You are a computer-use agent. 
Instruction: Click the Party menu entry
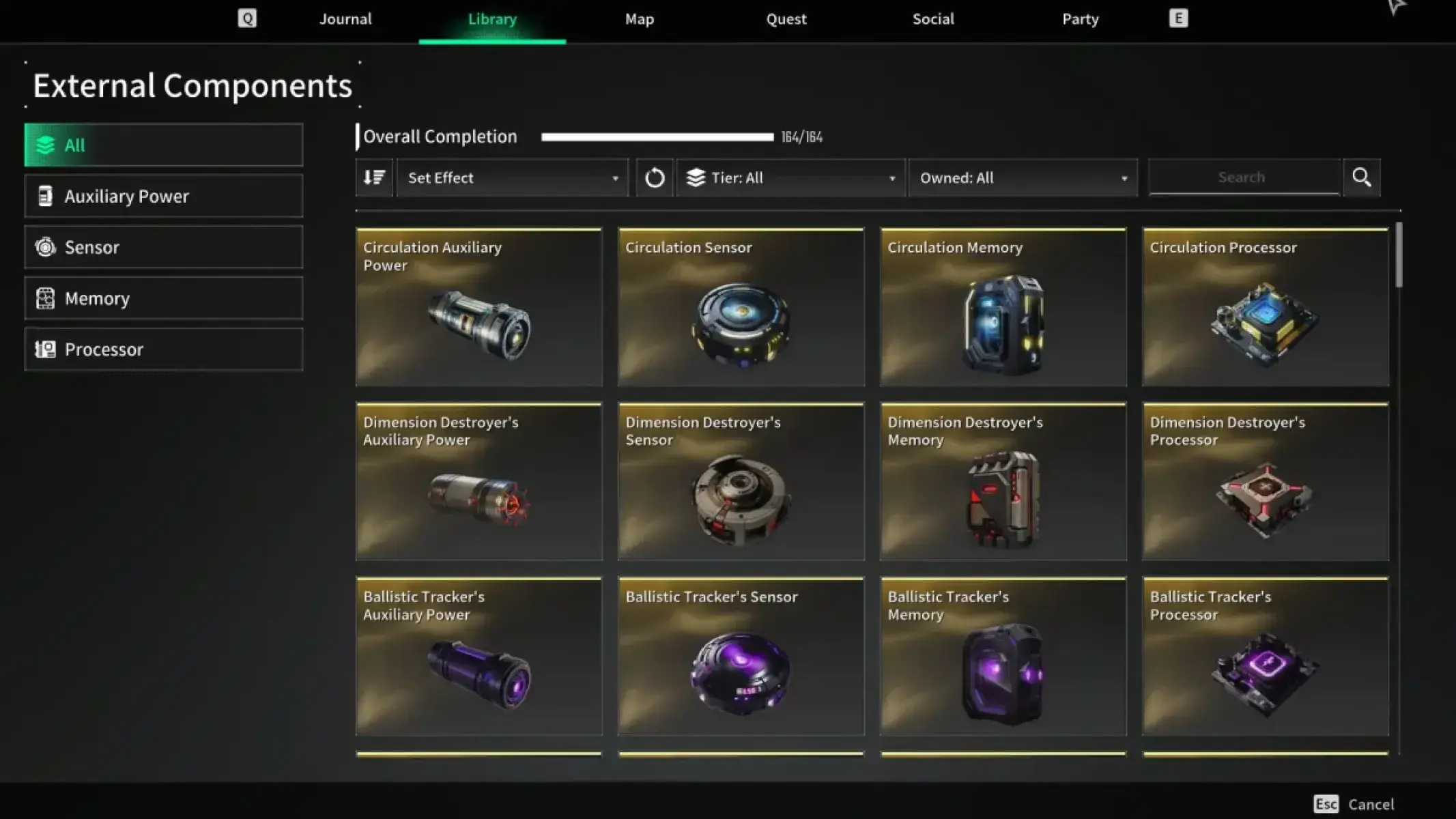coord(1079,19)
